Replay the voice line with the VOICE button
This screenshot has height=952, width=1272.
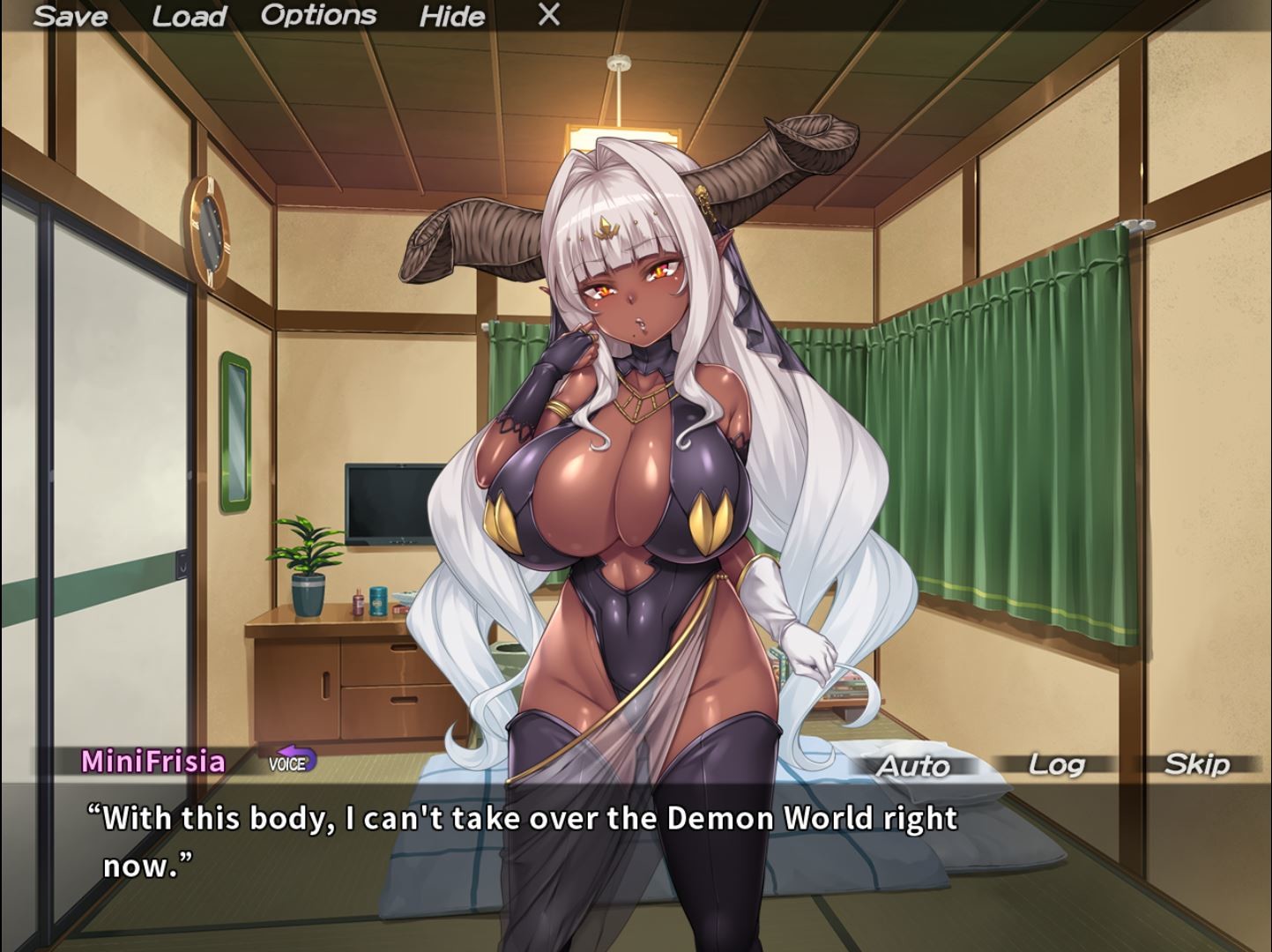pos(289,763)
